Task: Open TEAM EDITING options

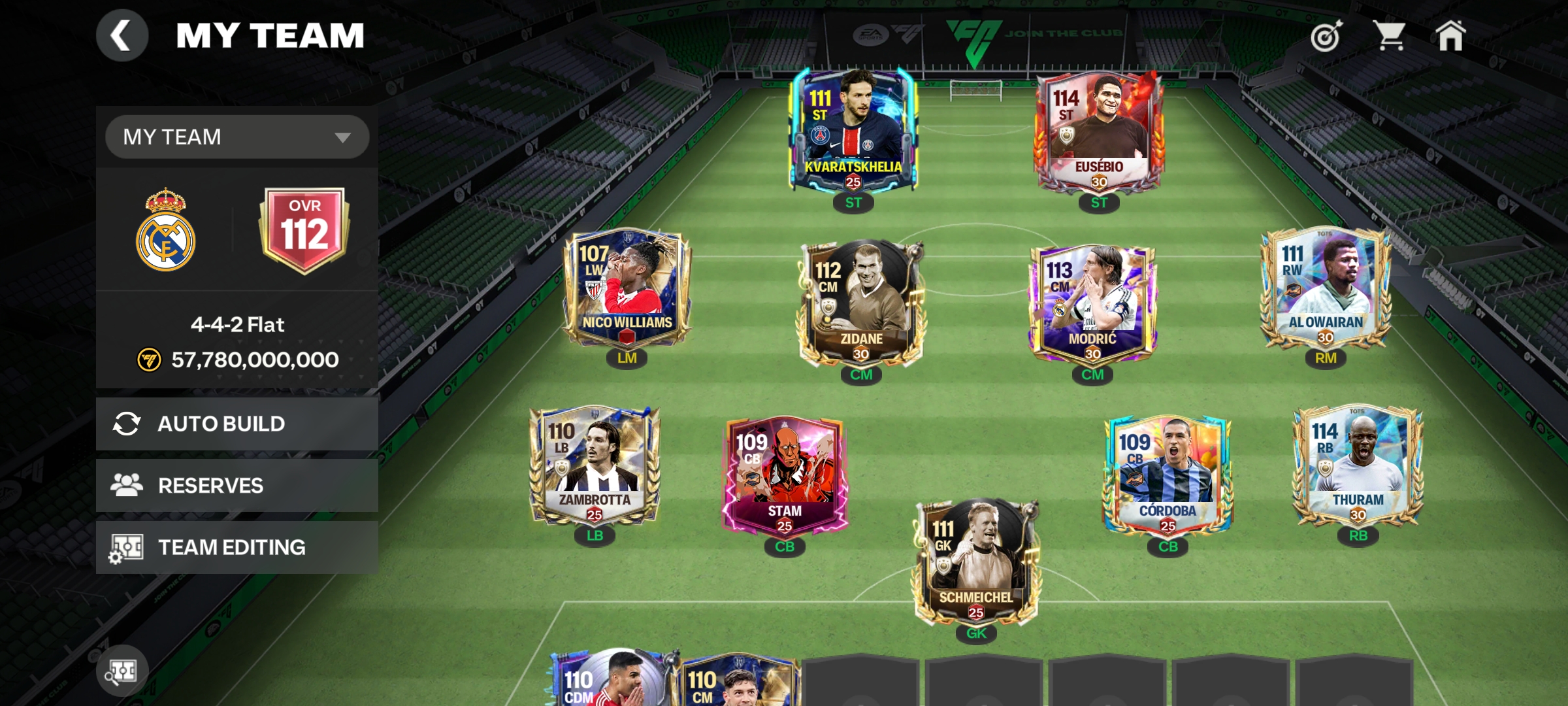Action: click(x=237, y=547)
